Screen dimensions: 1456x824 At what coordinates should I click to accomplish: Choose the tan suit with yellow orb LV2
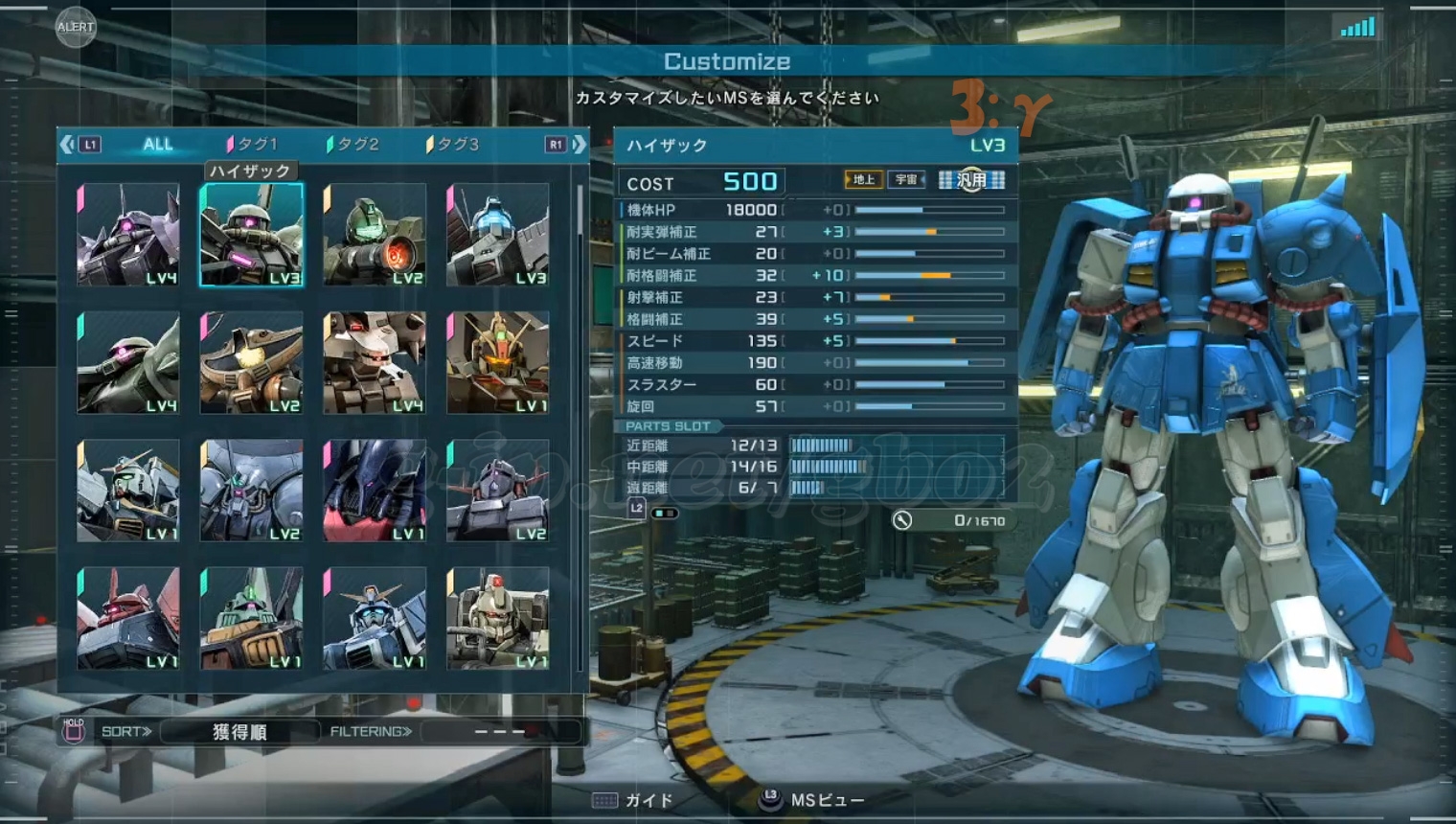252,363
